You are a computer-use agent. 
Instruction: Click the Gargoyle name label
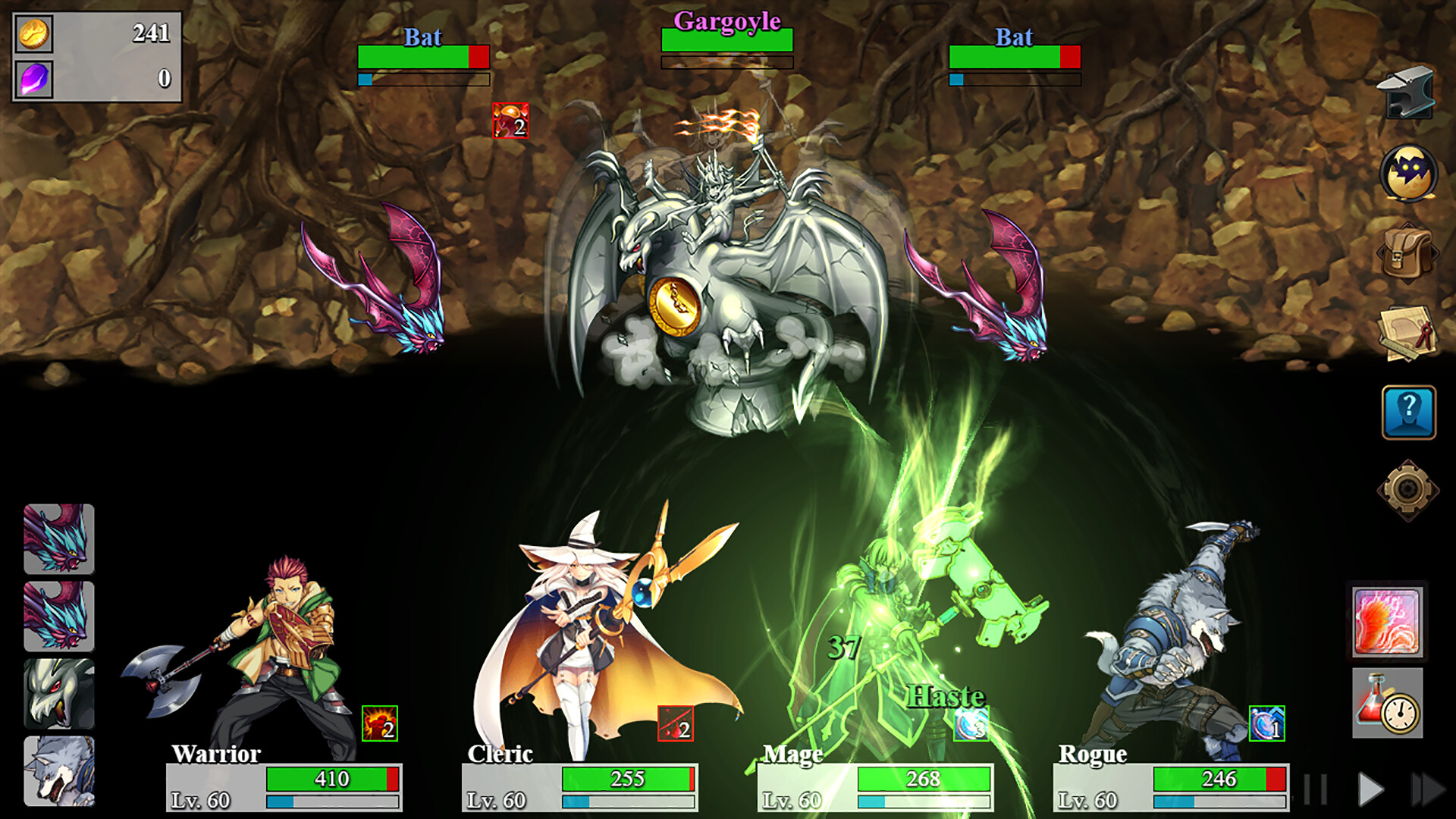(727, 21)
